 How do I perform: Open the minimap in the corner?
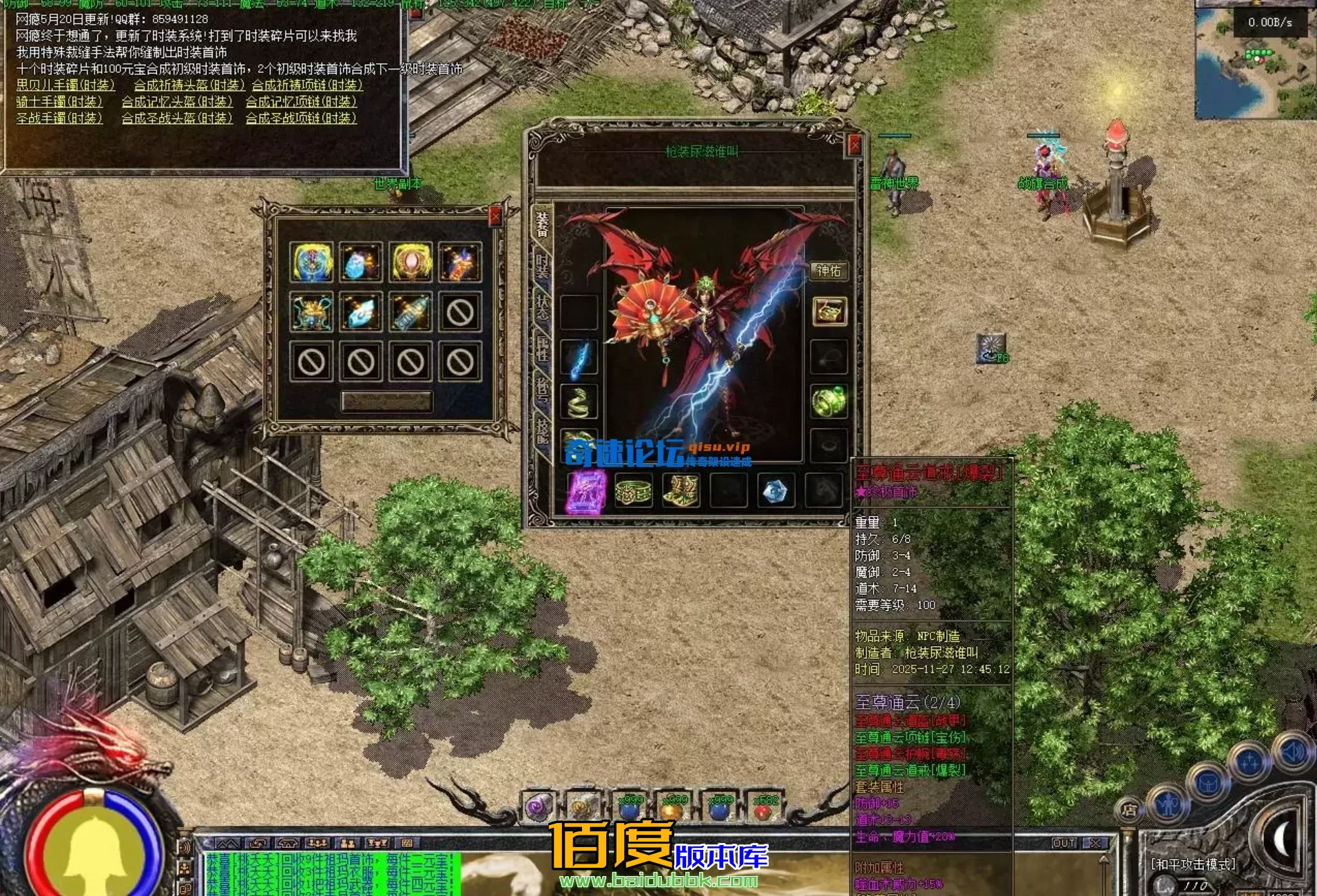pos(1255,62)
